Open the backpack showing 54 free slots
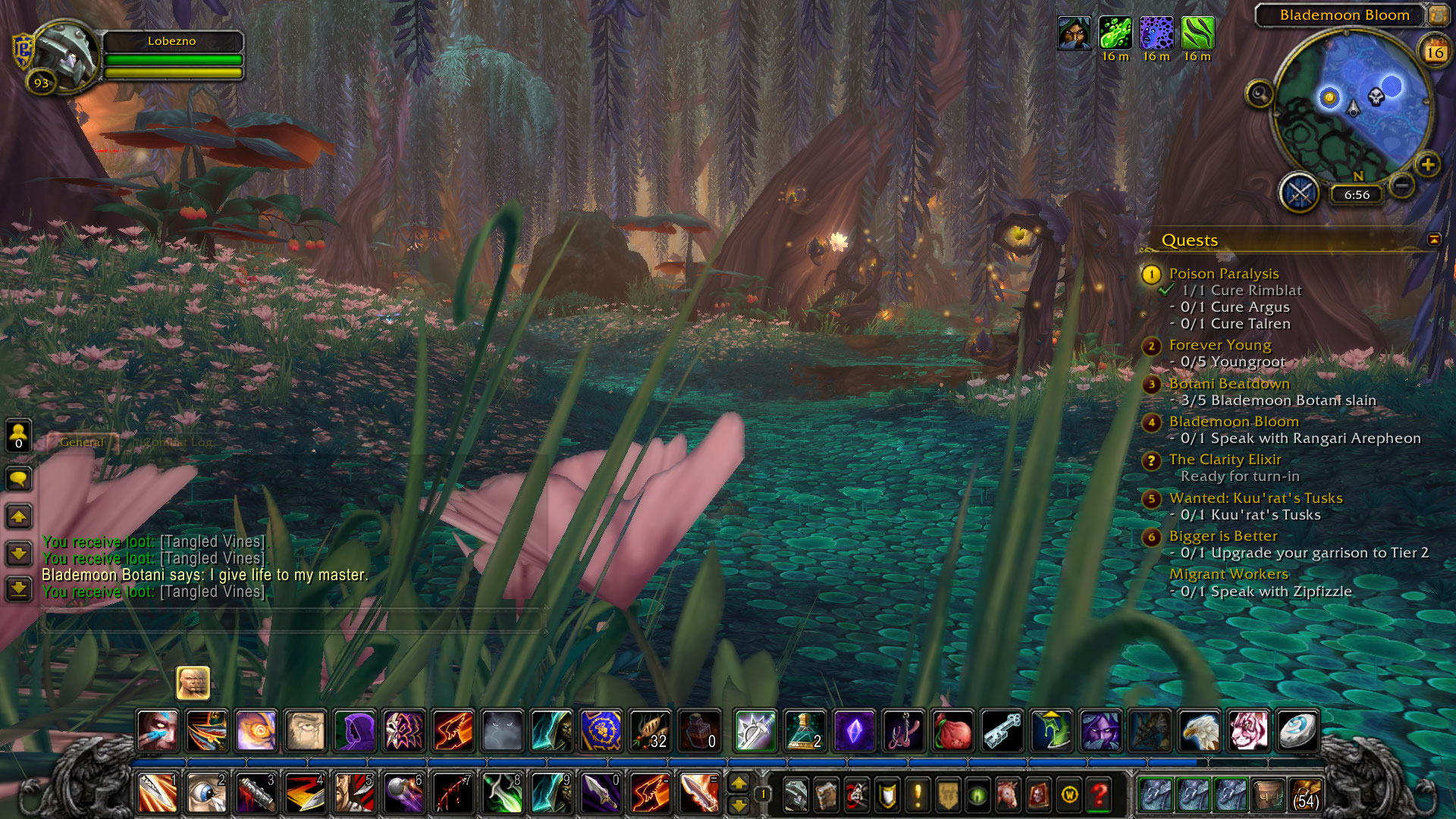The height and width of the screenshot is (819, 1456). [x=1305, y=794]
